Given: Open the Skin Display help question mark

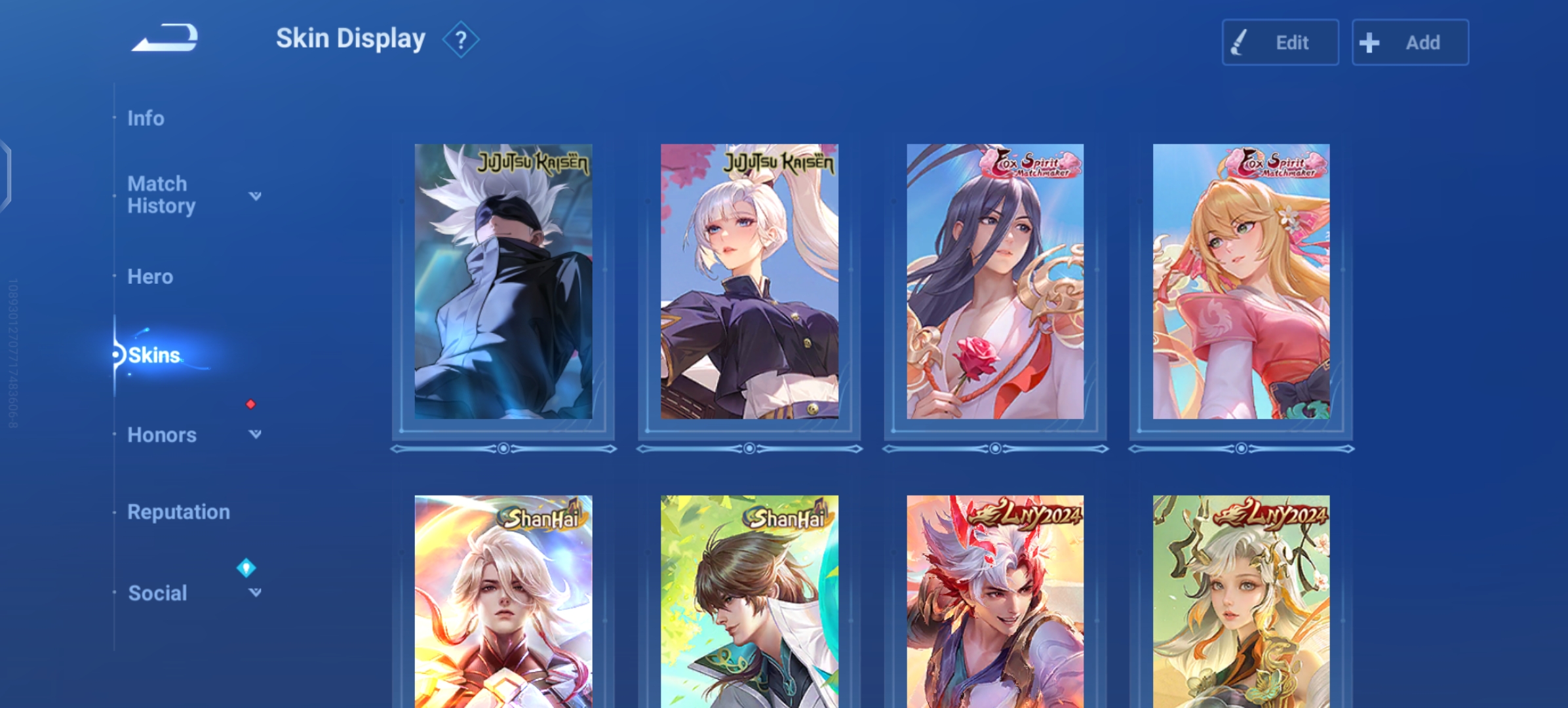Looking at the screenshot, I should (461, 40).
